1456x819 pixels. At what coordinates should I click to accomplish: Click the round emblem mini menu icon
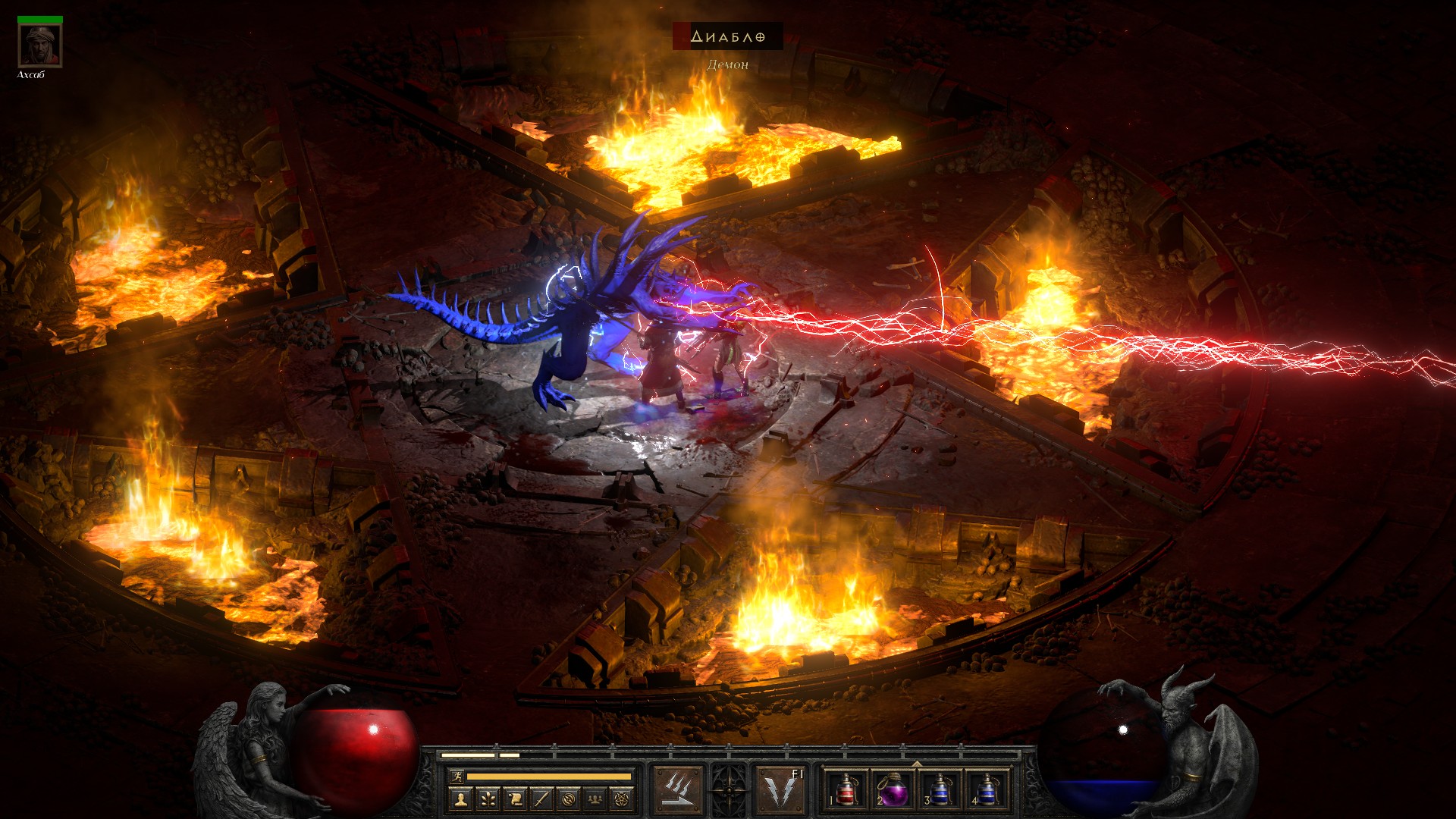569,799
